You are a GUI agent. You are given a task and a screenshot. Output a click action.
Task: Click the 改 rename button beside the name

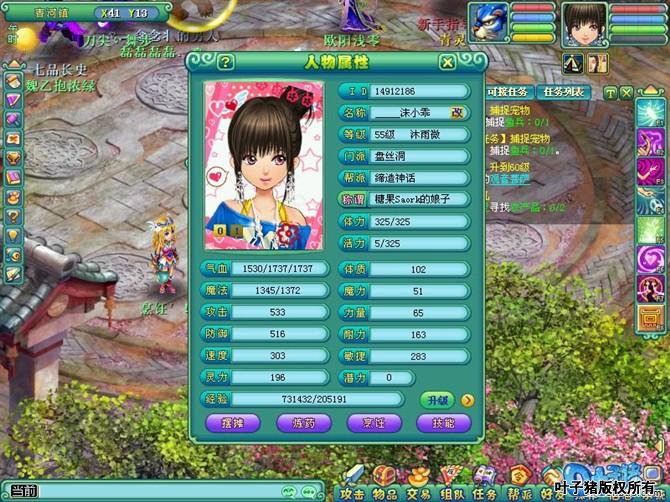point(457,113)
